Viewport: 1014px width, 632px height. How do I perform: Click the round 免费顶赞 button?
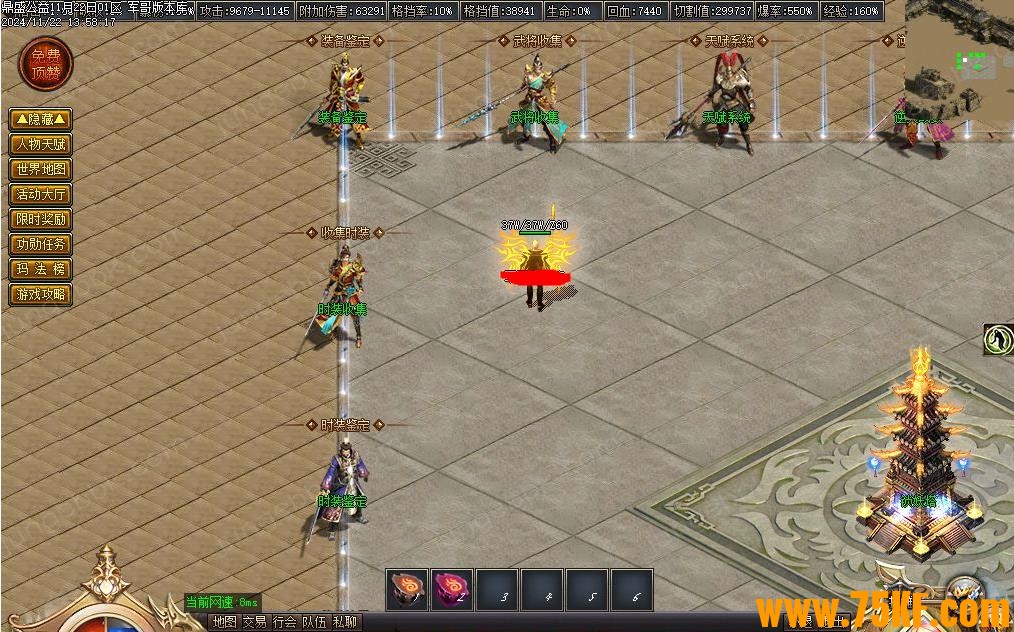pos(45,63)
